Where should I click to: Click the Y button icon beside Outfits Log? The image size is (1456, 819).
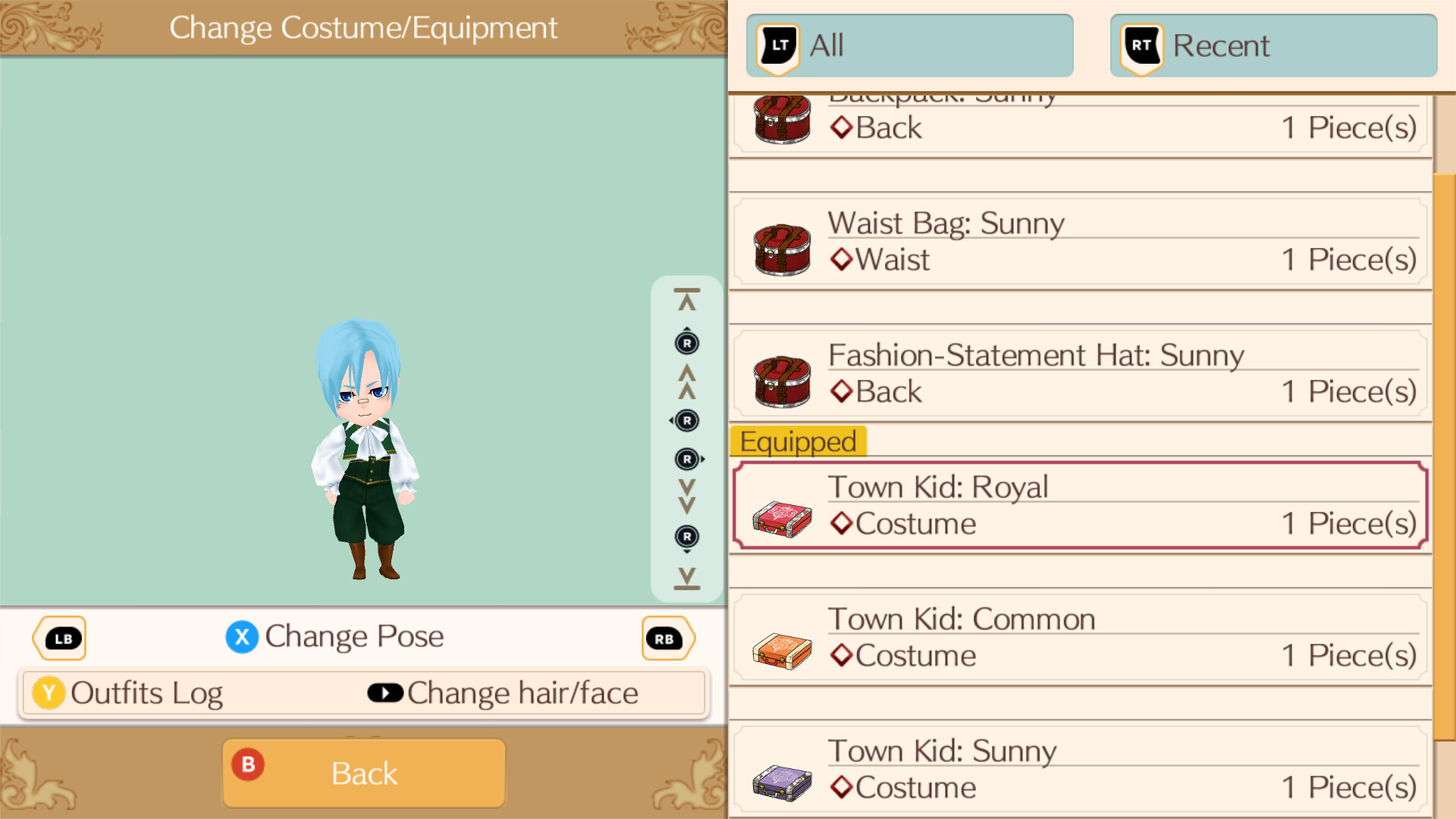point(48,692)
